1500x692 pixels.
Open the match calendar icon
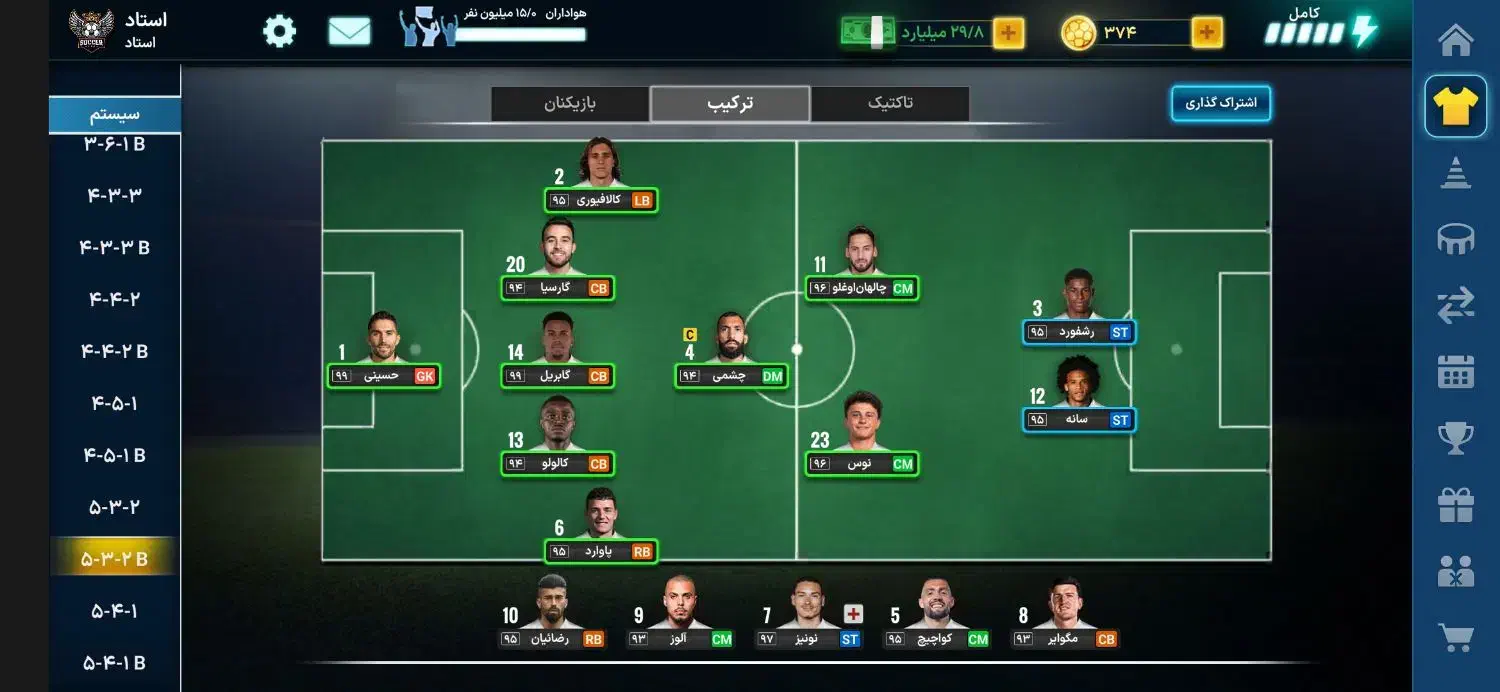[1455, 372]
